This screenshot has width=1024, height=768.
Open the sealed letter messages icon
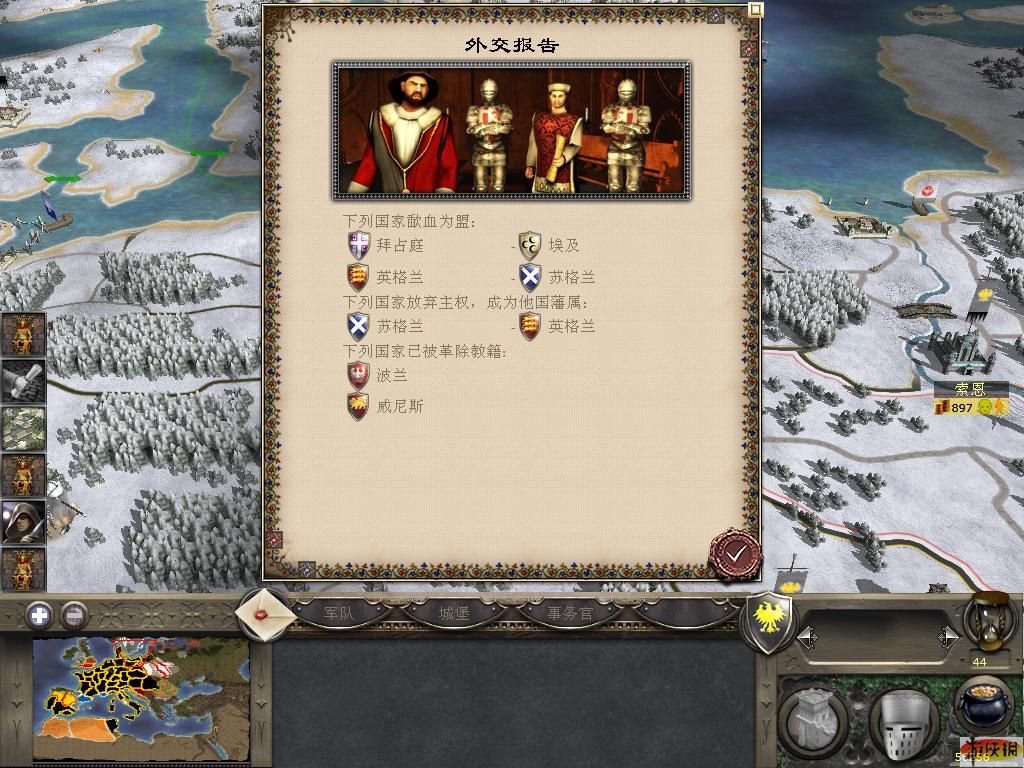click(267, 613)
